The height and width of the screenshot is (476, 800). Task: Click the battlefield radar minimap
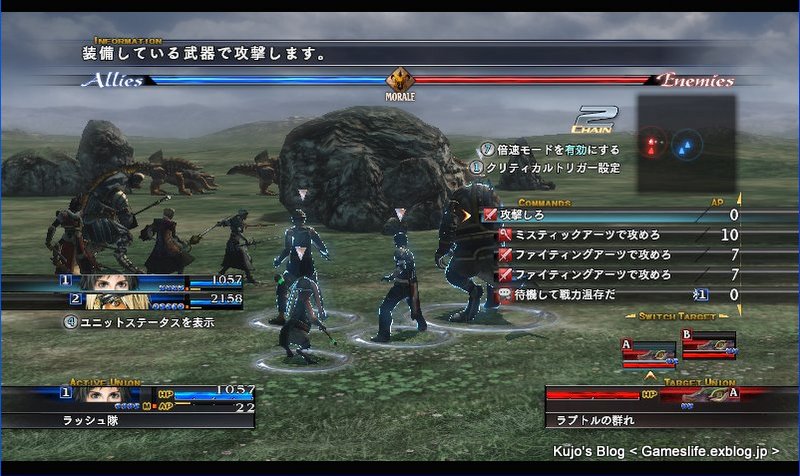[x=686, y=144]
